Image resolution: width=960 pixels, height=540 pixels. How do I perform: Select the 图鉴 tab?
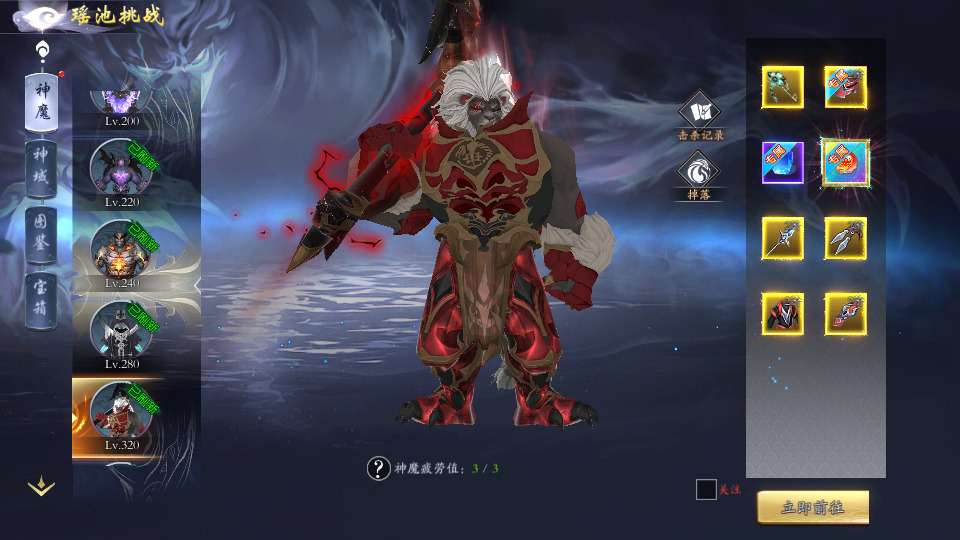pyautogui.click(x=41, y=235)
